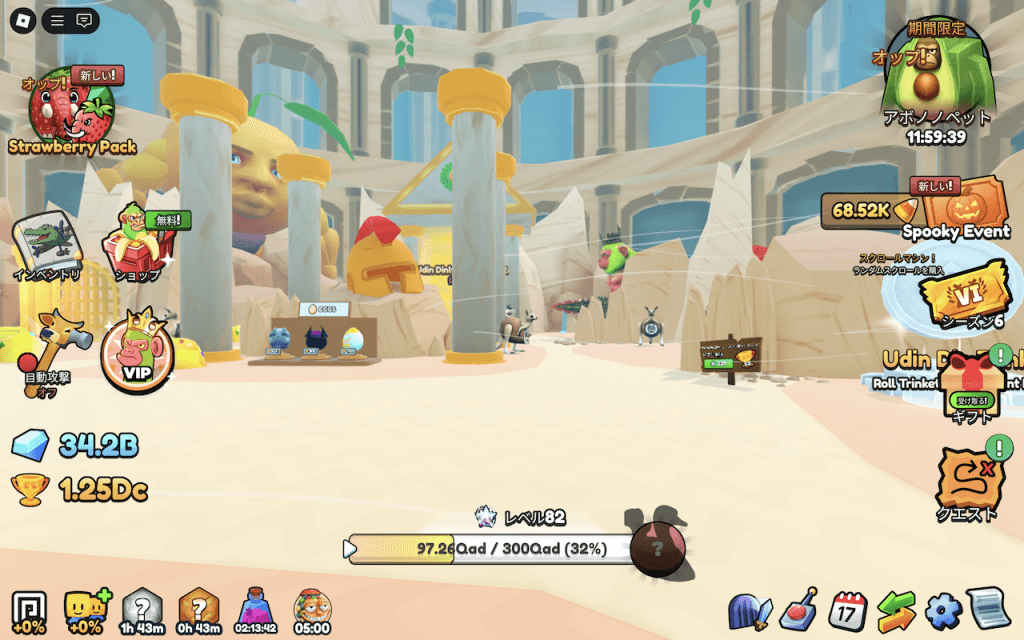Open the helmet and sword icon

[x=750, y=609]
